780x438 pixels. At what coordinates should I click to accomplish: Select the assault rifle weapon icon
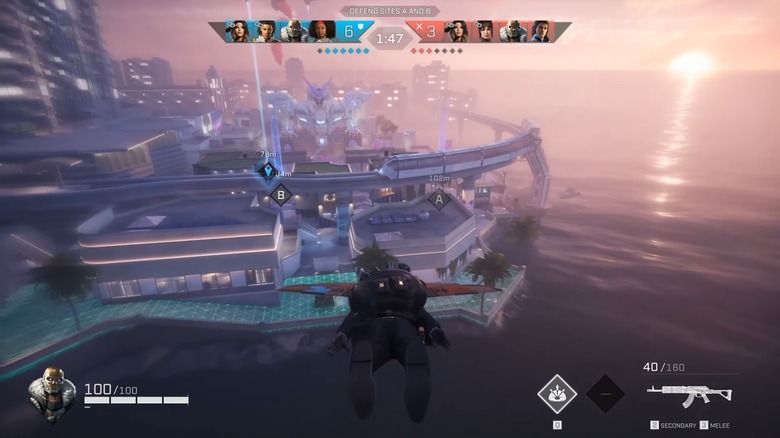(x=689, y=393)
